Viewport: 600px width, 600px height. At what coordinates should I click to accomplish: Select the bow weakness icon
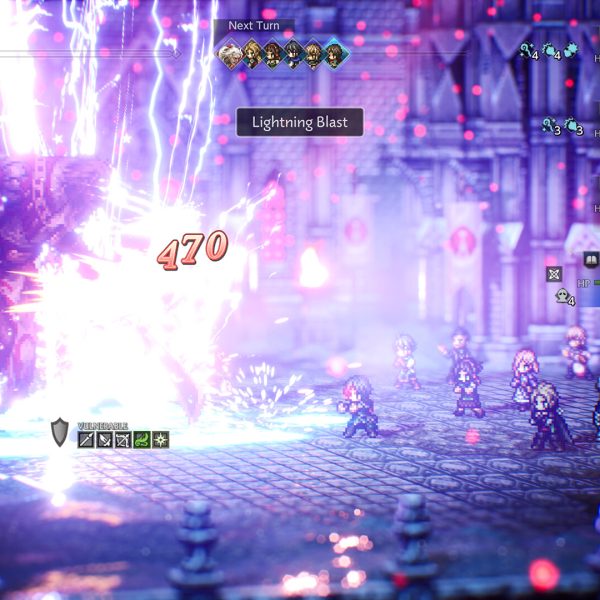[123, 439]
